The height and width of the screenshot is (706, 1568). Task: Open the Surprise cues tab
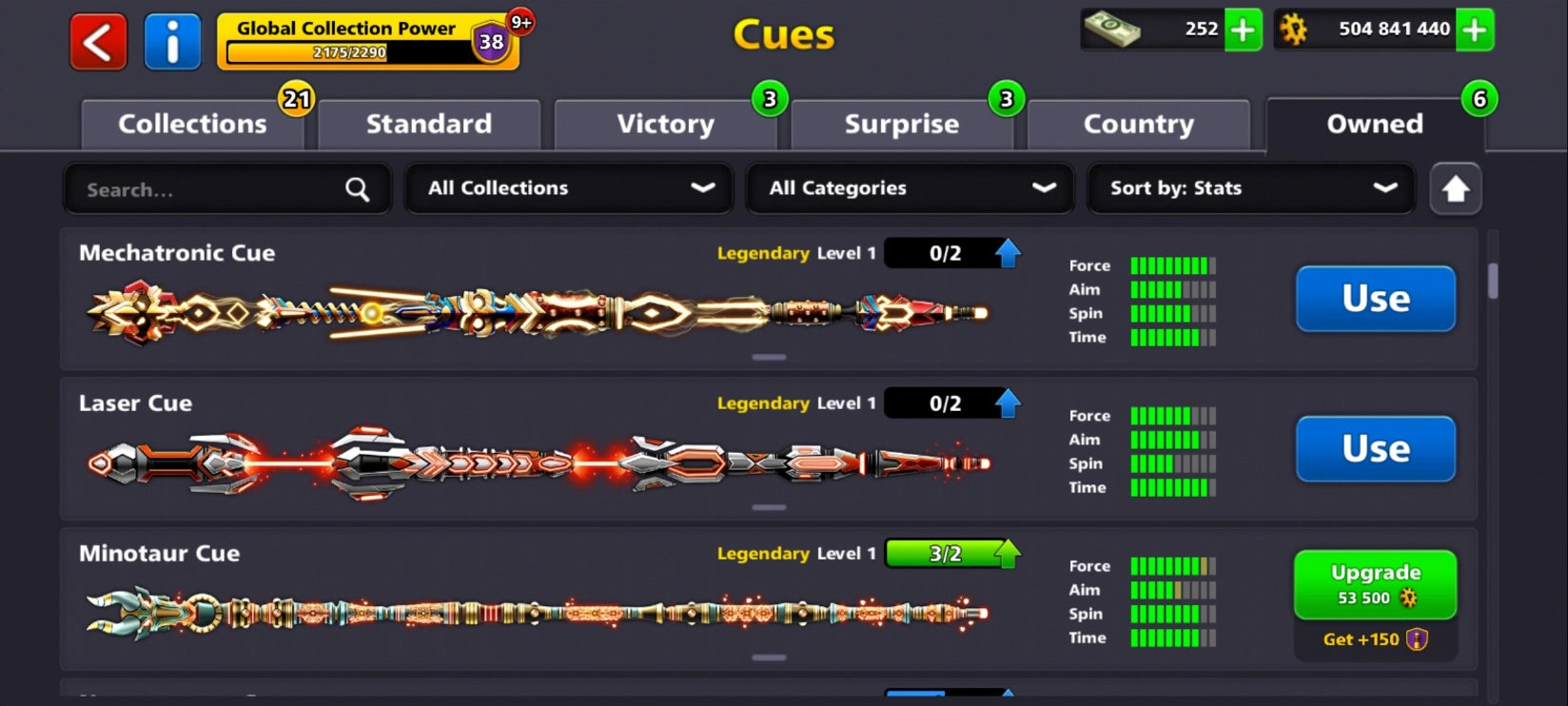pyautogui.click(x=900, y=124)
